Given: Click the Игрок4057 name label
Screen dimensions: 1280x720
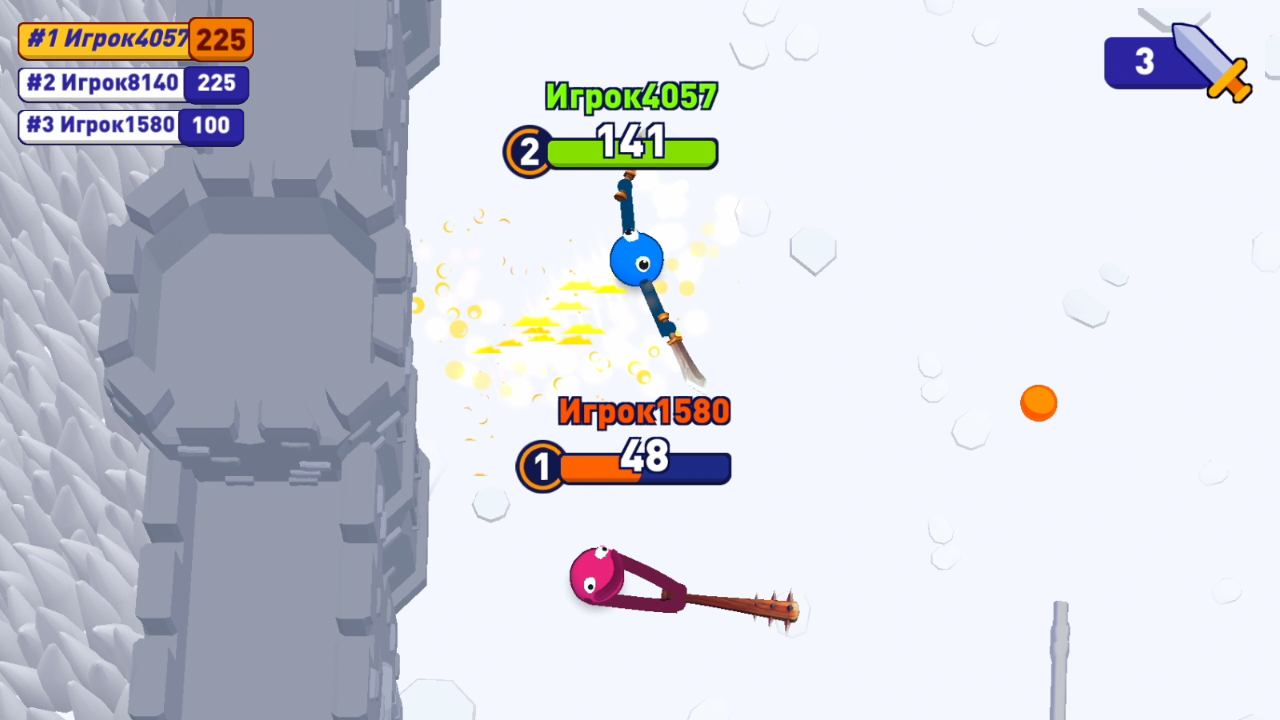Looking at the screenshot, I should (630, 97).
